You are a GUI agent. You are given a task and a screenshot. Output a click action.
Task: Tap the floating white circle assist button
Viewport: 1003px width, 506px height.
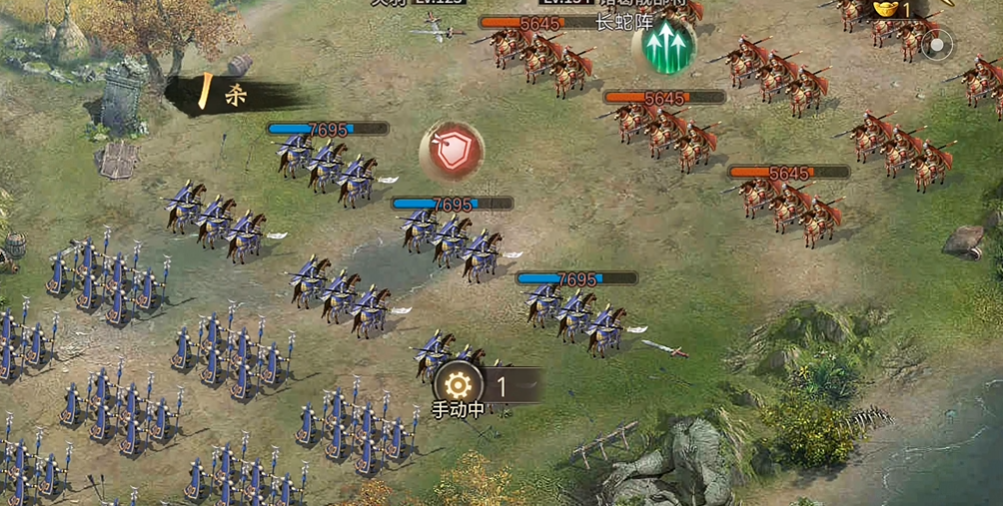937,45
